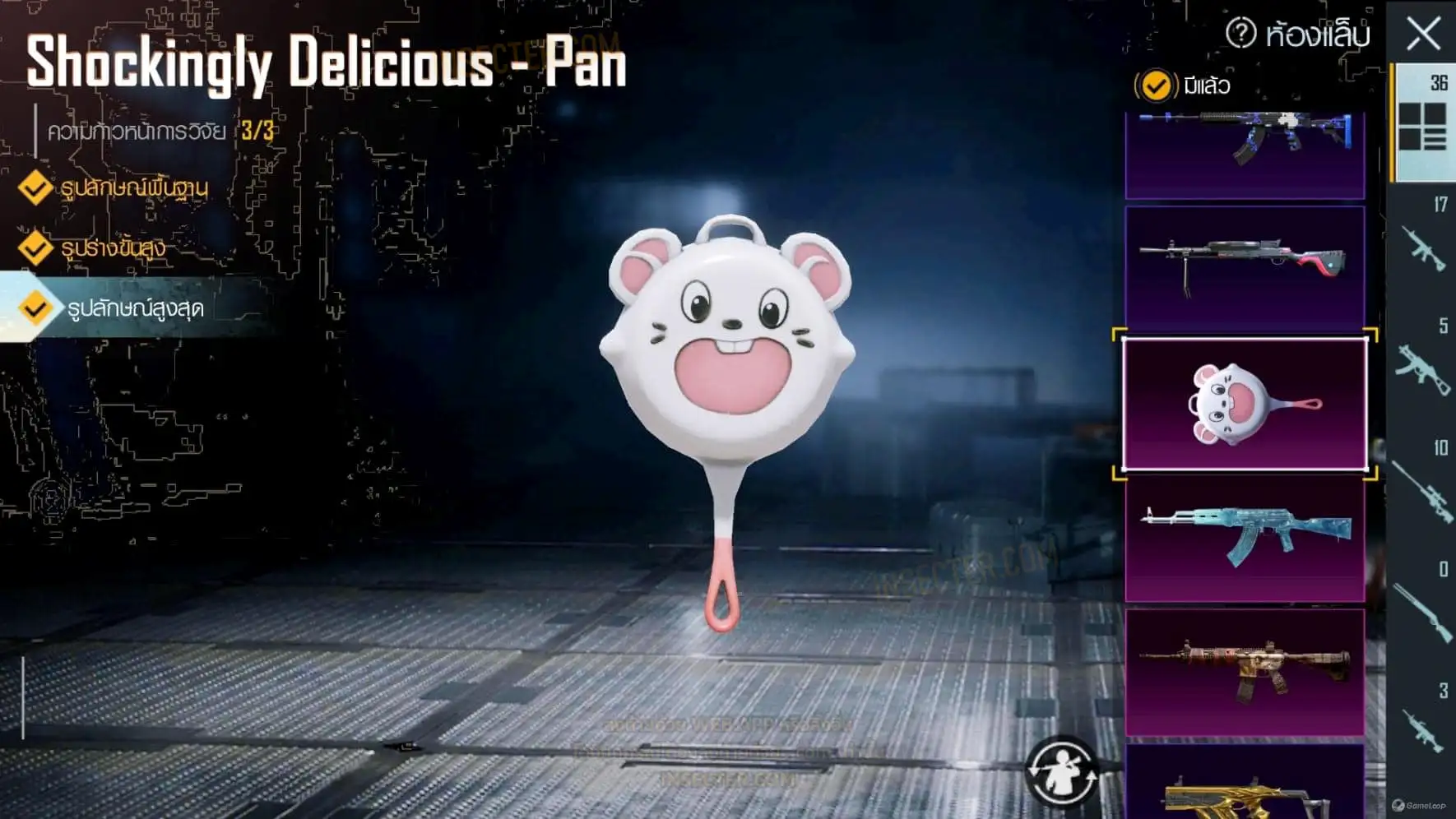Choose the icy blue AKM skin thumbnail
Image resolution: width=1456 pixels, height=819 pixels.
pos(1245,539)
